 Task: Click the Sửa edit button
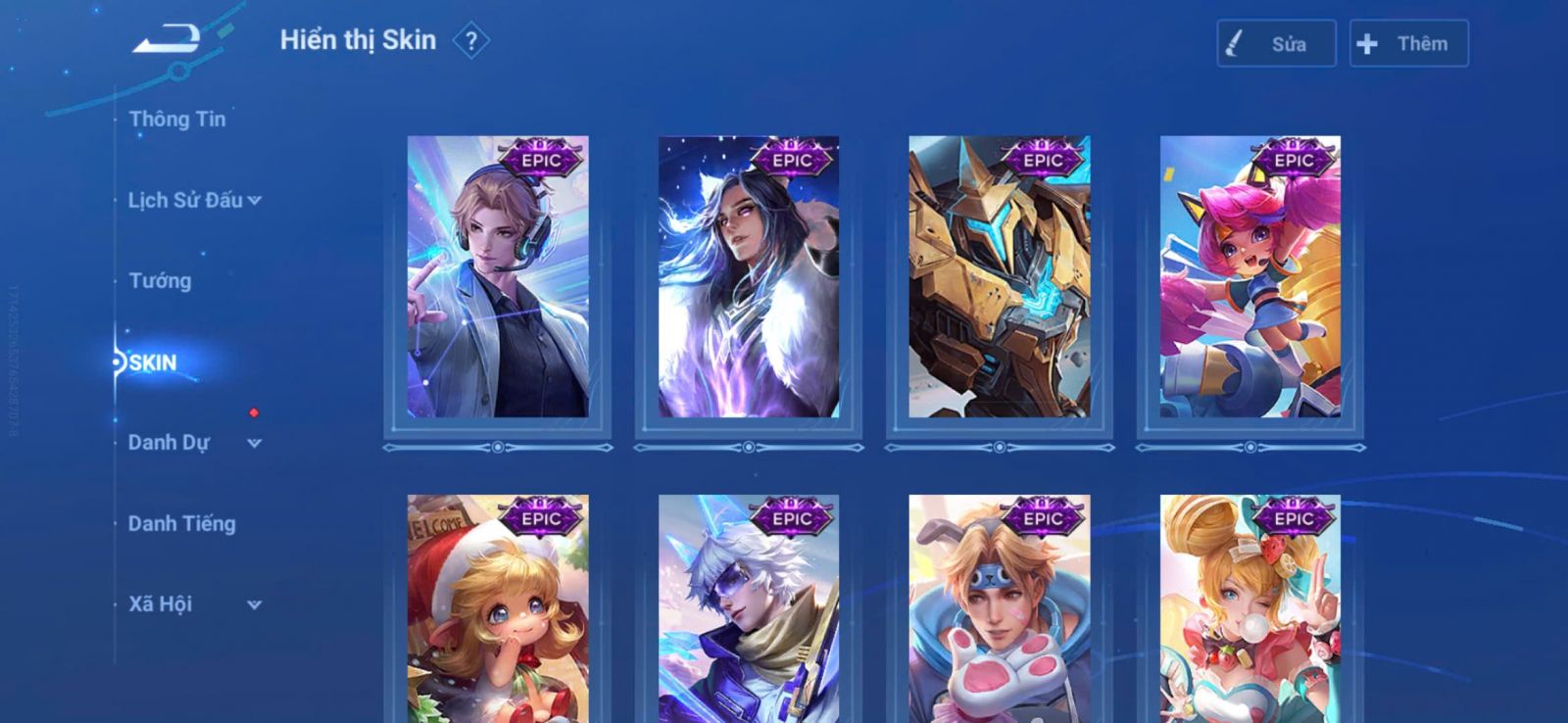1276,44
